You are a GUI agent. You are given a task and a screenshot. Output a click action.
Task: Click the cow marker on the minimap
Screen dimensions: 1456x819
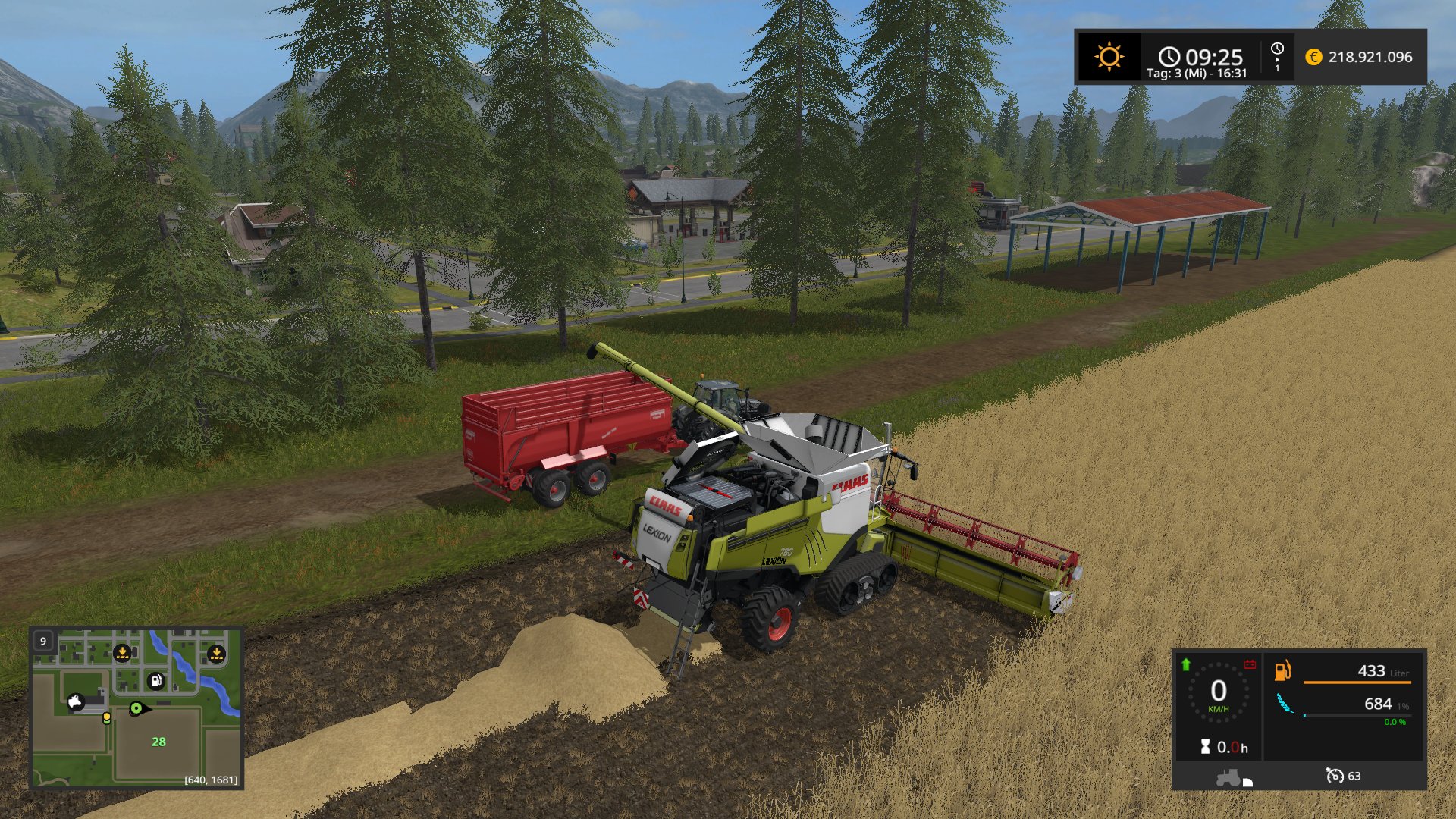(75, 702)
